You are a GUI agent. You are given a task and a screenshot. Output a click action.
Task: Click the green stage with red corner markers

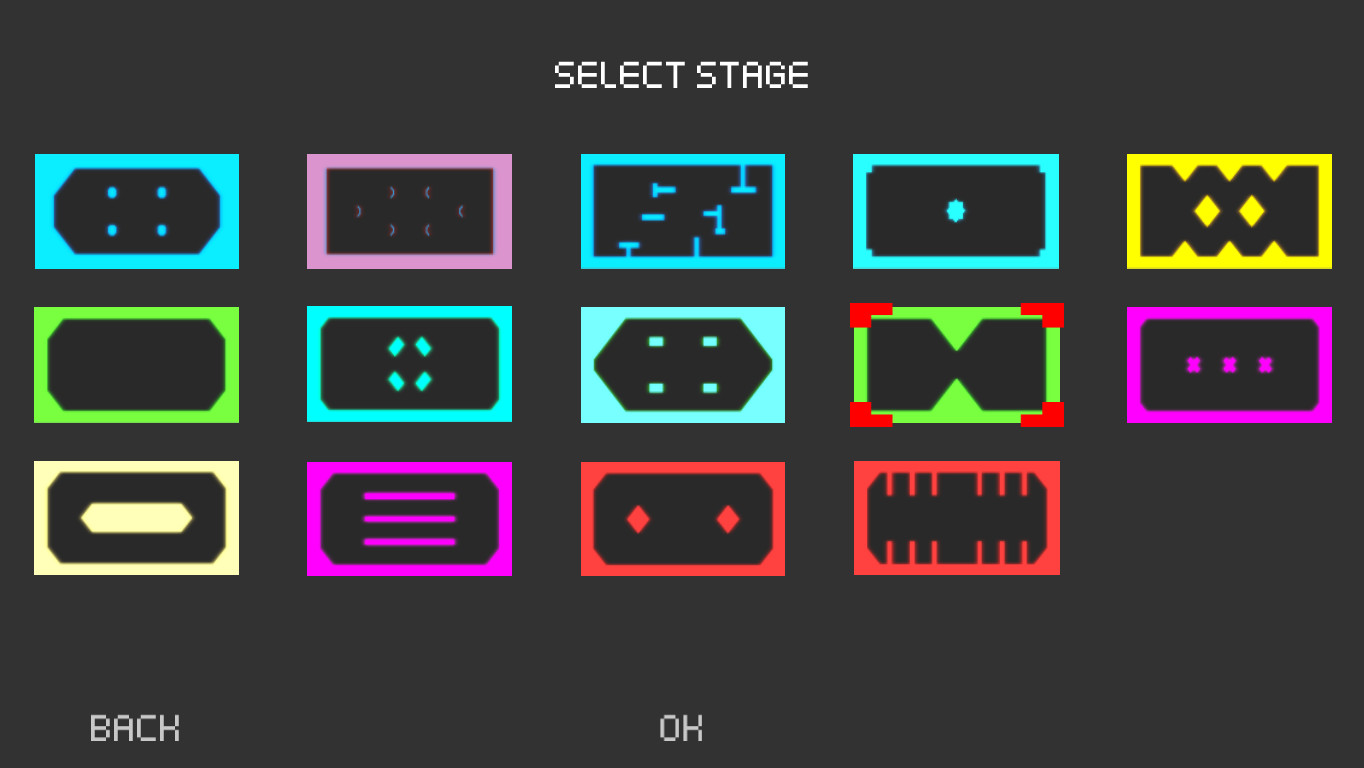click(956, 364)
